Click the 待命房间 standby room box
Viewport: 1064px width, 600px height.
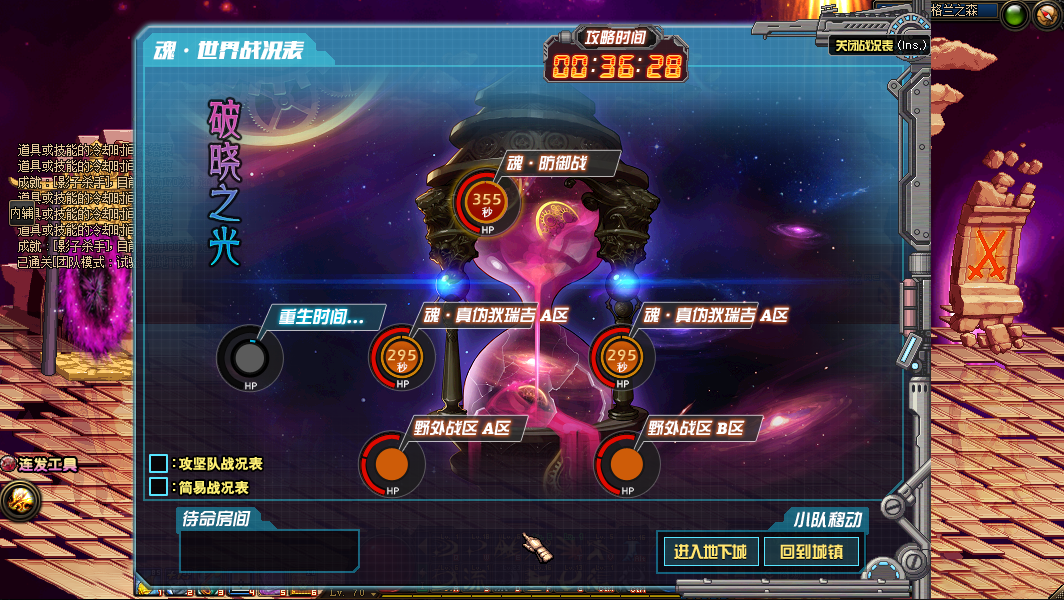269,551
